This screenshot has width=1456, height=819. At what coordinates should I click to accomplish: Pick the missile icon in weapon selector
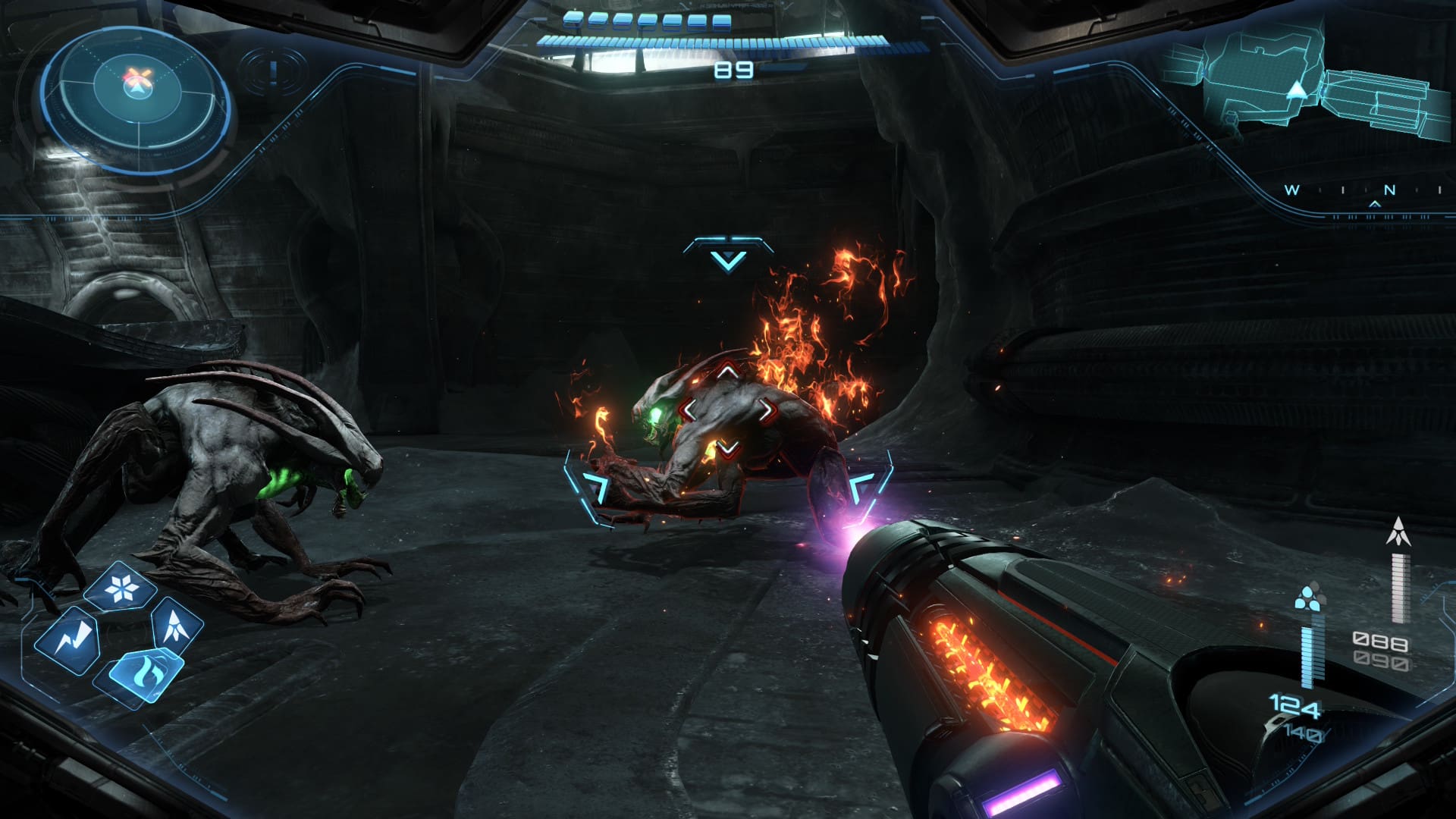pyautogui.click(x=177, y=621)
